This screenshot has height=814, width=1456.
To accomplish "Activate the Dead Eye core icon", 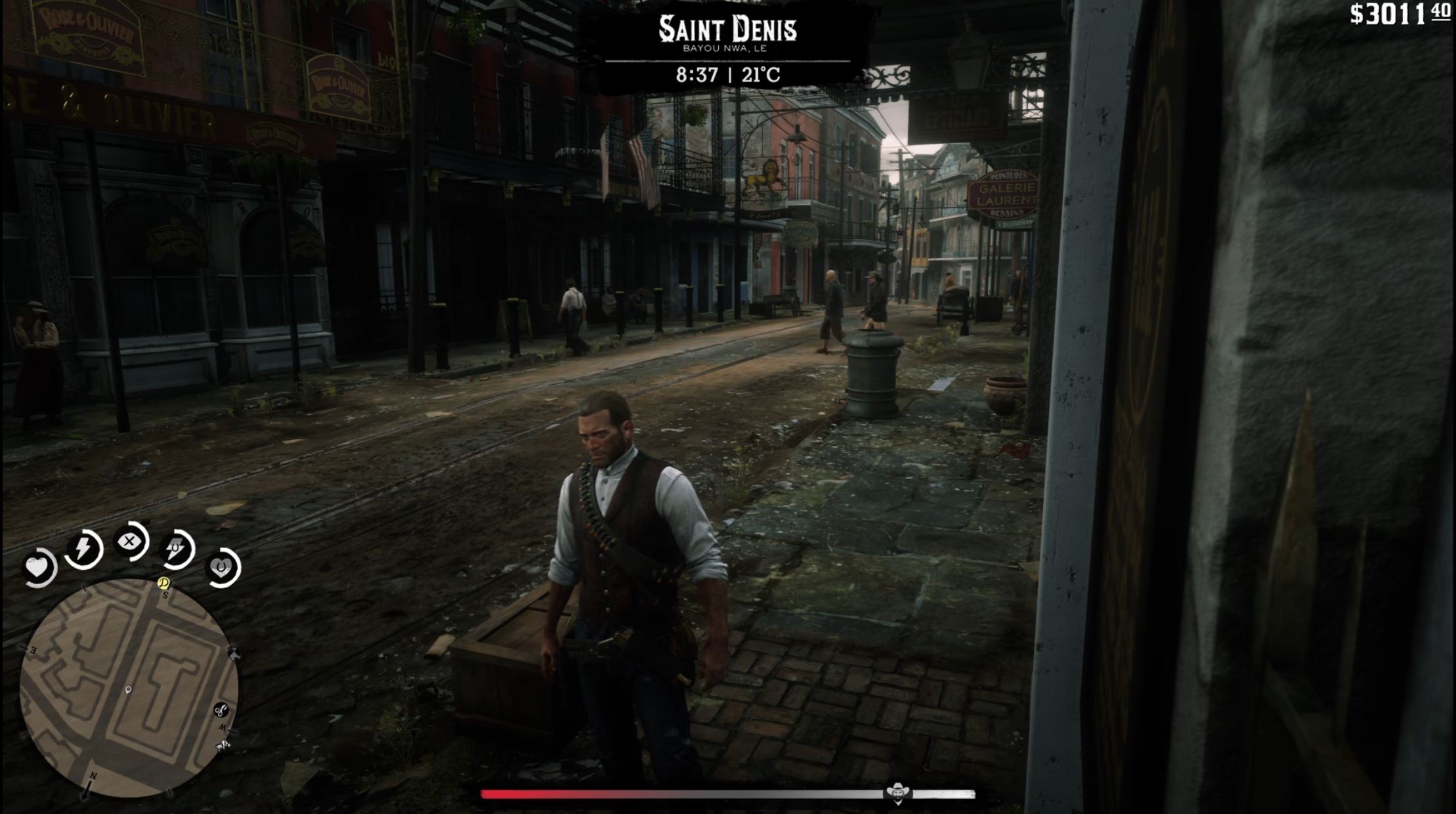I will point(131,542).
